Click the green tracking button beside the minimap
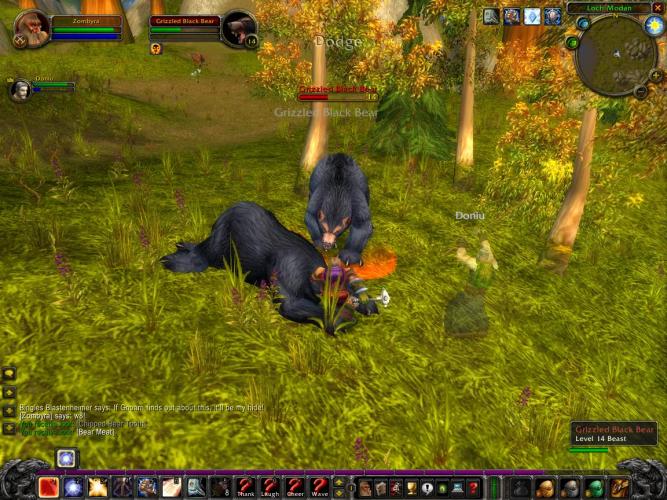 pyautogui.click(x=572, y=43)
